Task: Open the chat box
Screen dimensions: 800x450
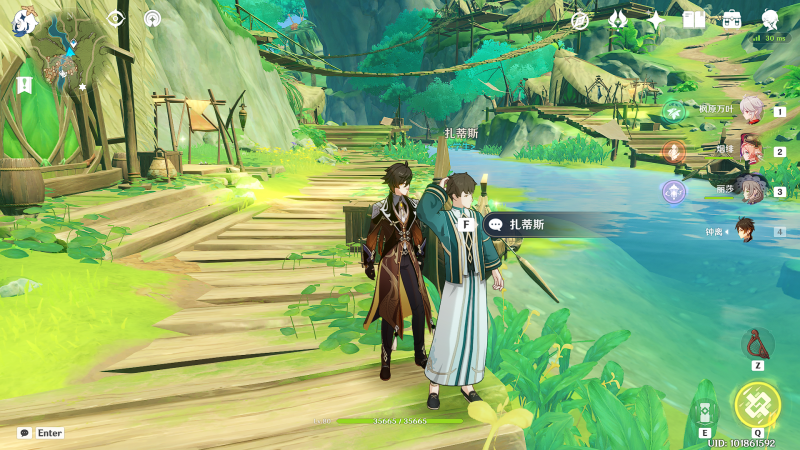Action: [24, 433]
